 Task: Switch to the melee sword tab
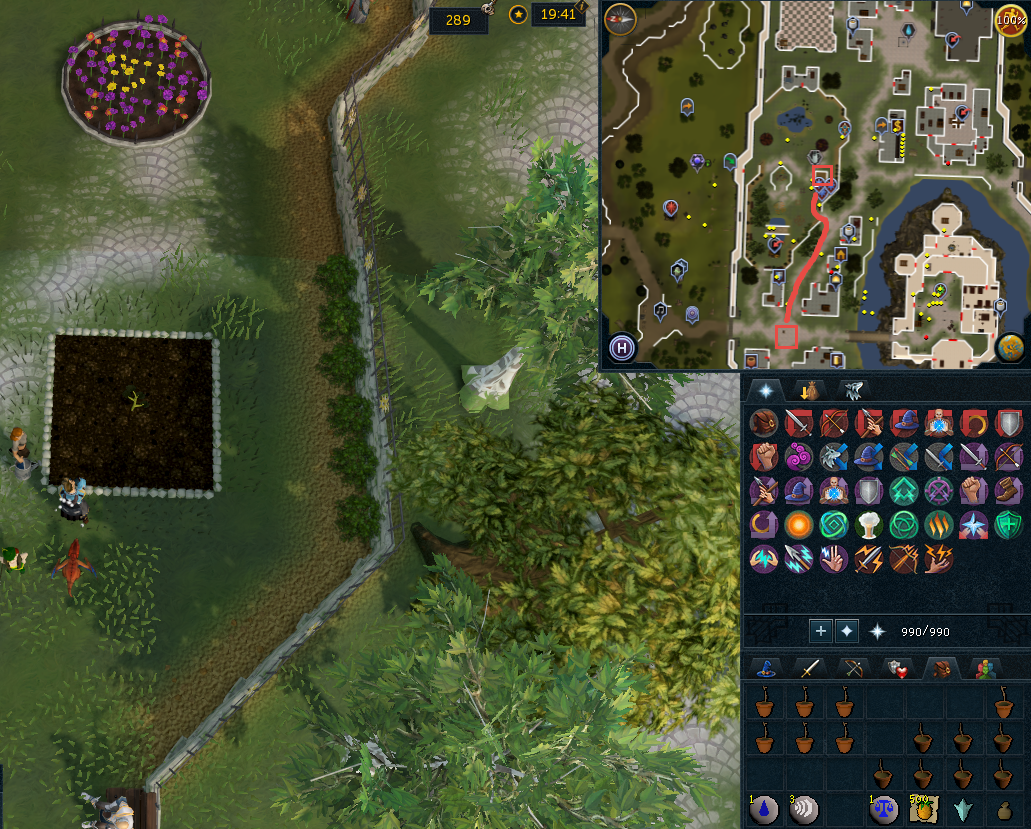coord(807,668)
